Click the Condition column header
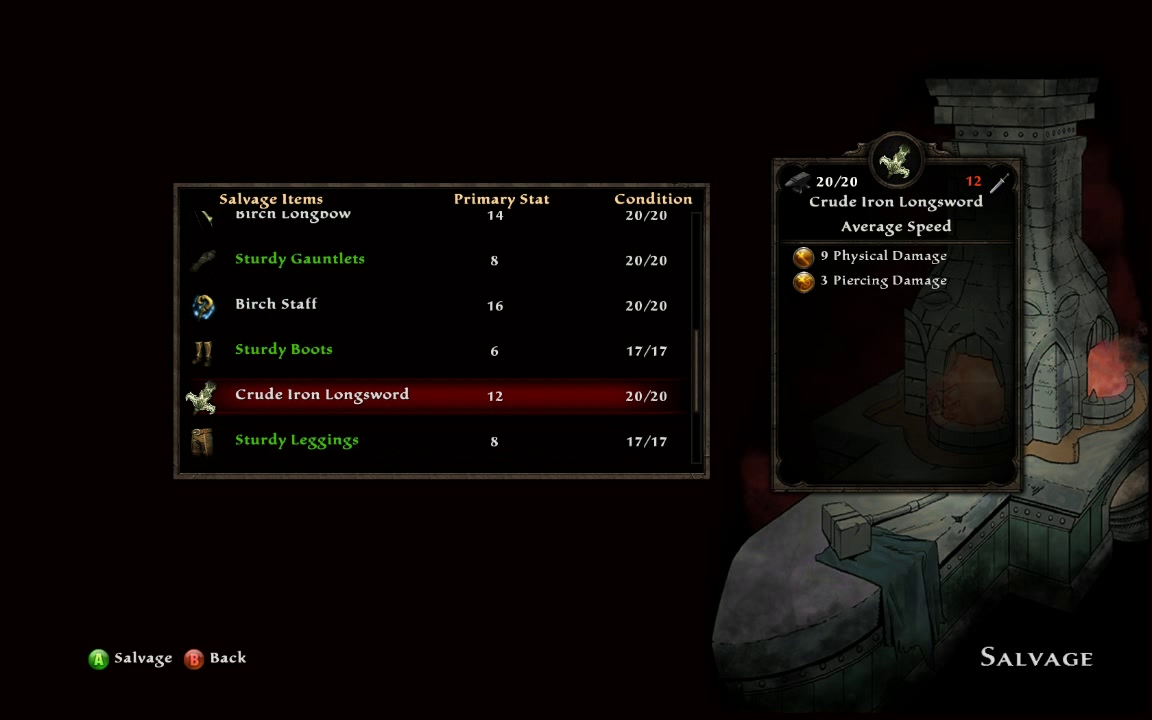The height and width of the screenshot is (720, 1152). coord(653,199)
